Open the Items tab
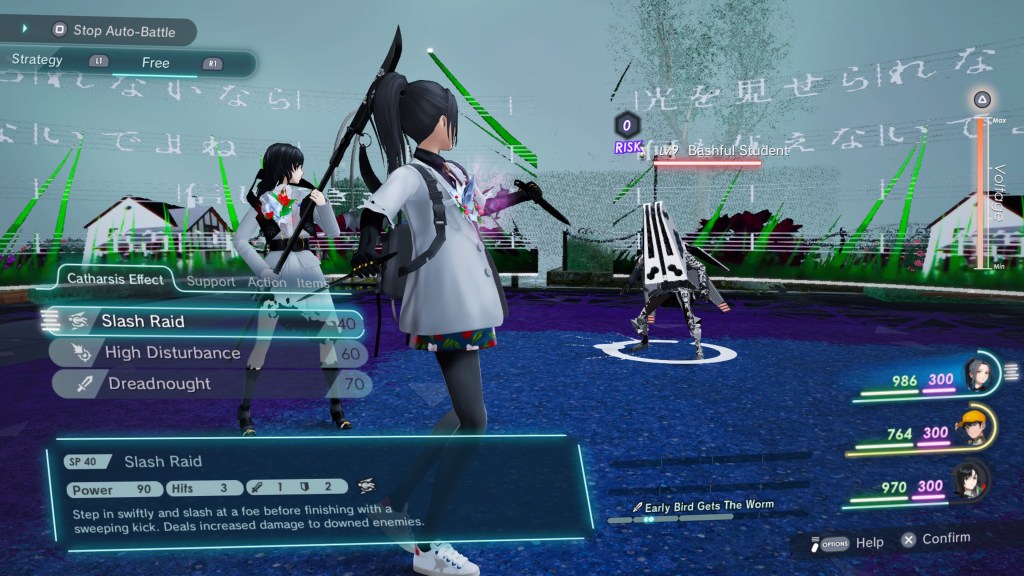1024x576 pixels. (x=313, y=283)
